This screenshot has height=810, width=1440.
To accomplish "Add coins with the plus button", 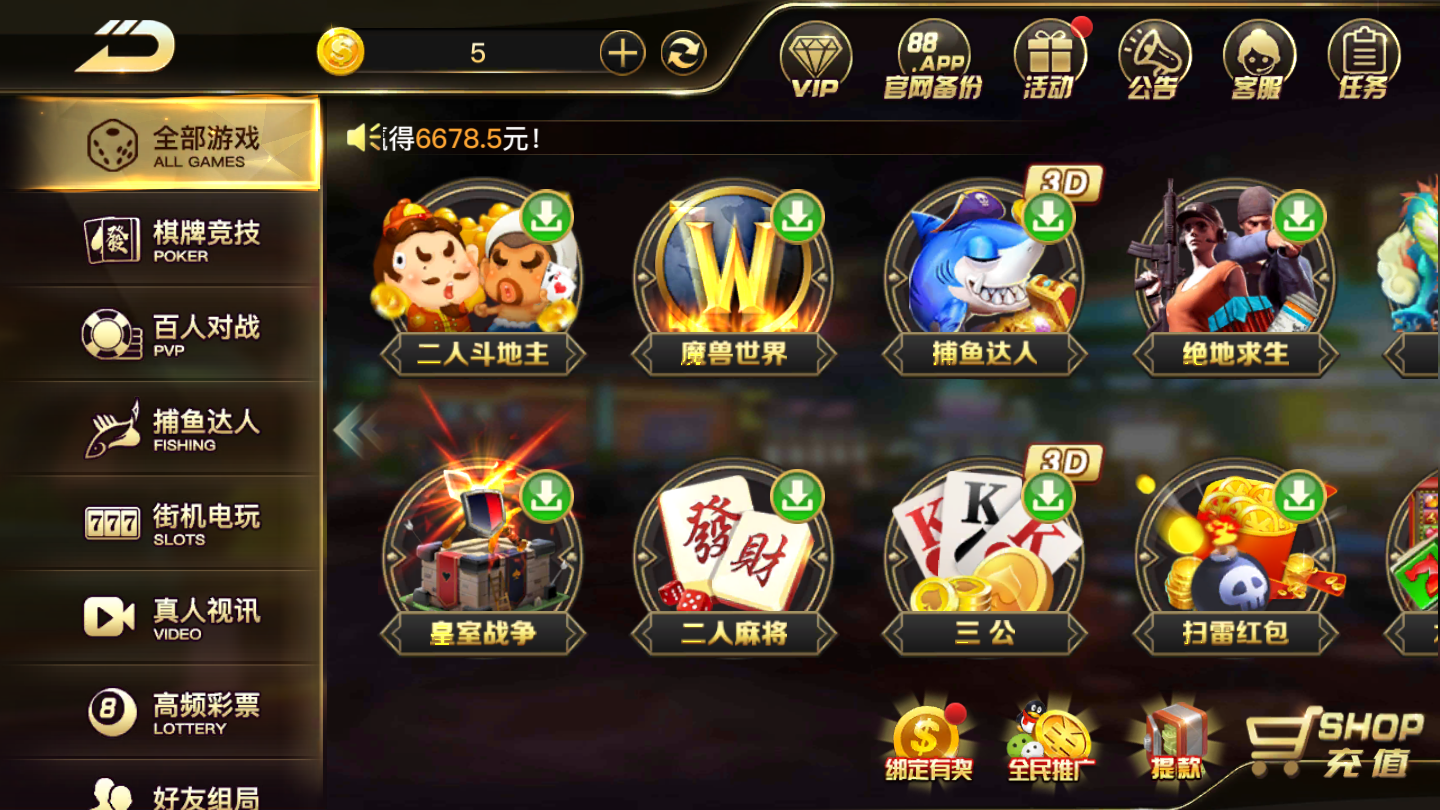I will (x=622, y=53).
